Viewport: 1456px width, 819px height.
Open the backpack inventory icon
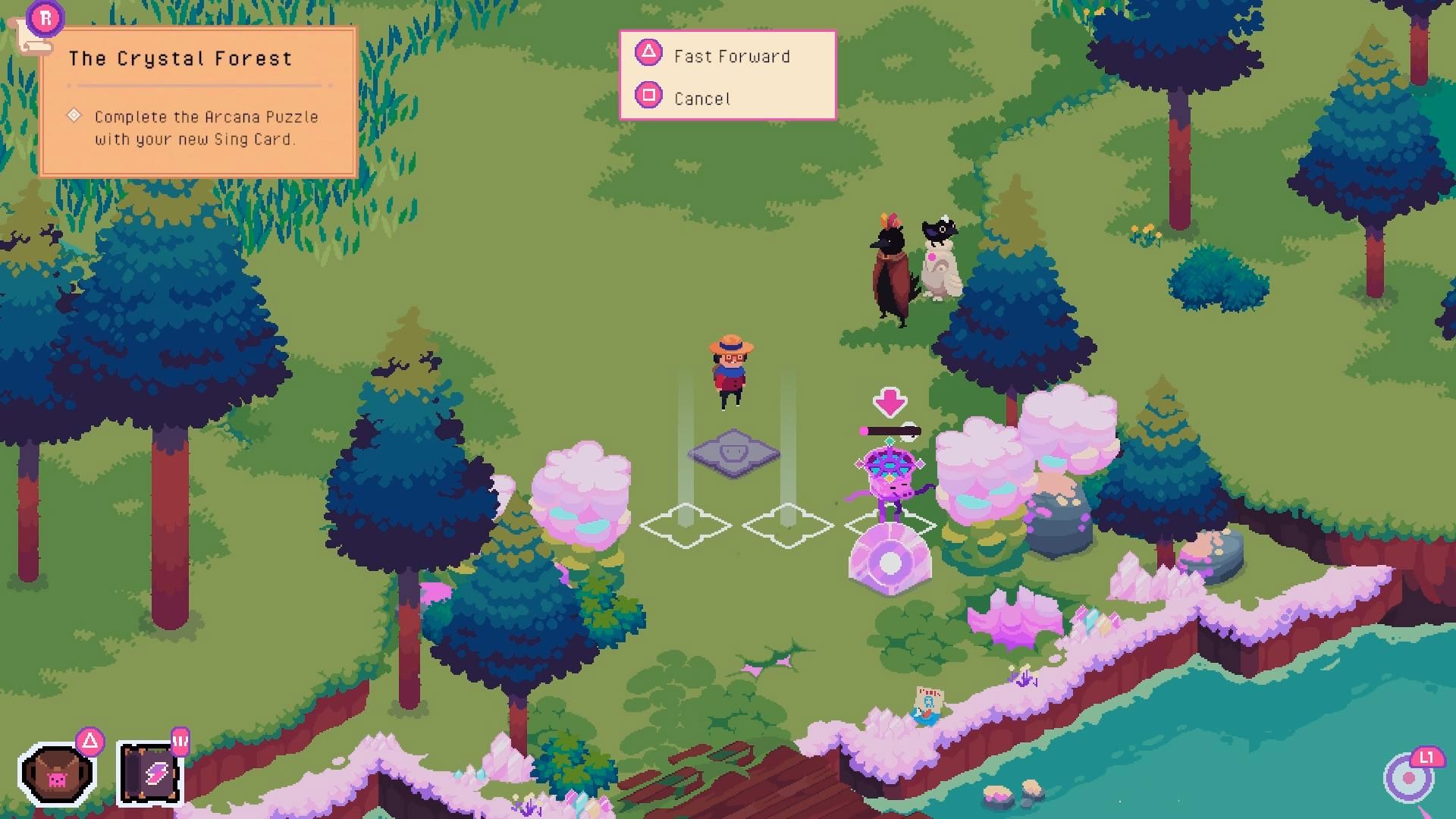[58, 774]
